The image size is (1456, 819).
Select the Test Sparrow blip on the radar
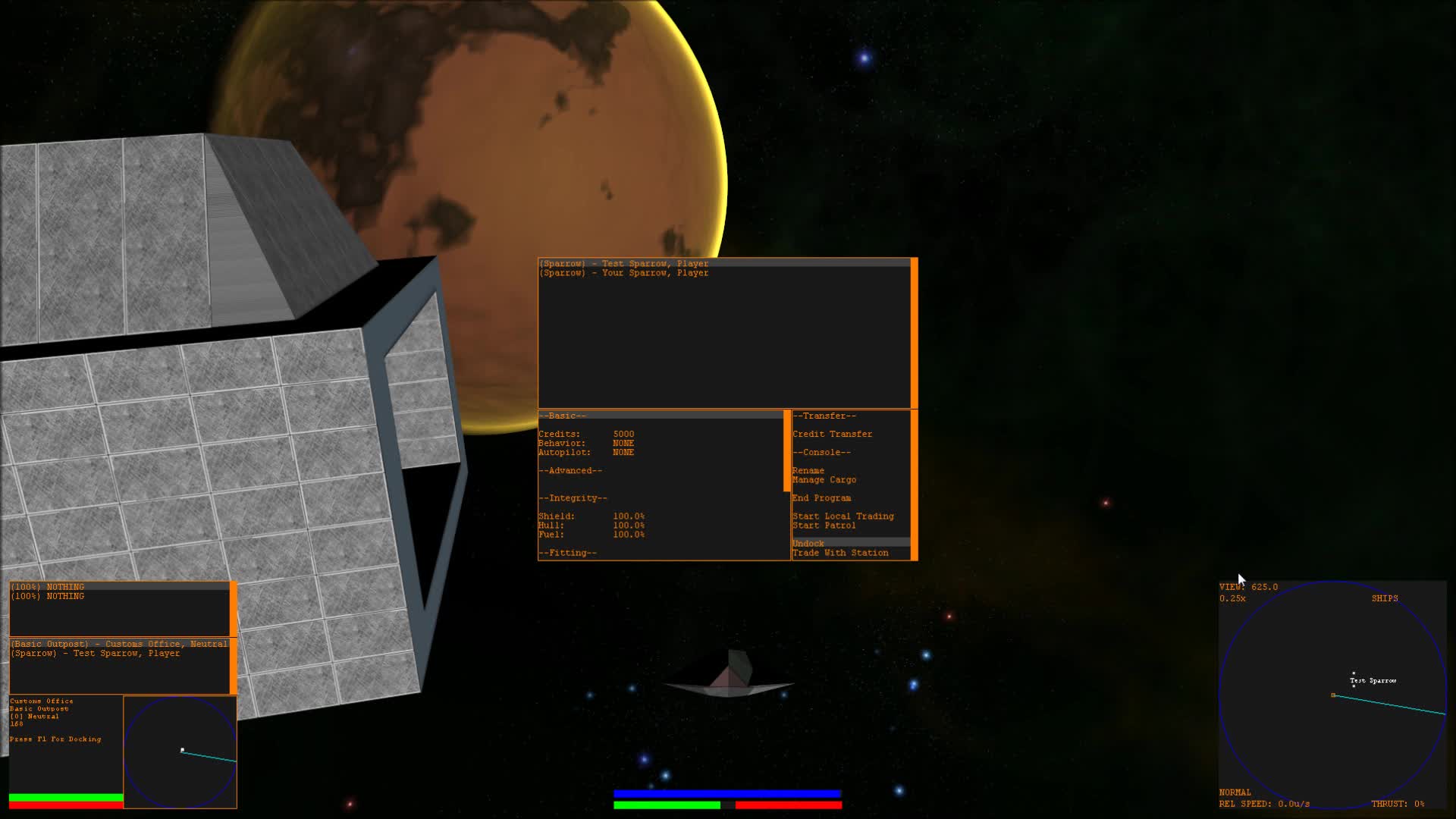point(1354,680)
